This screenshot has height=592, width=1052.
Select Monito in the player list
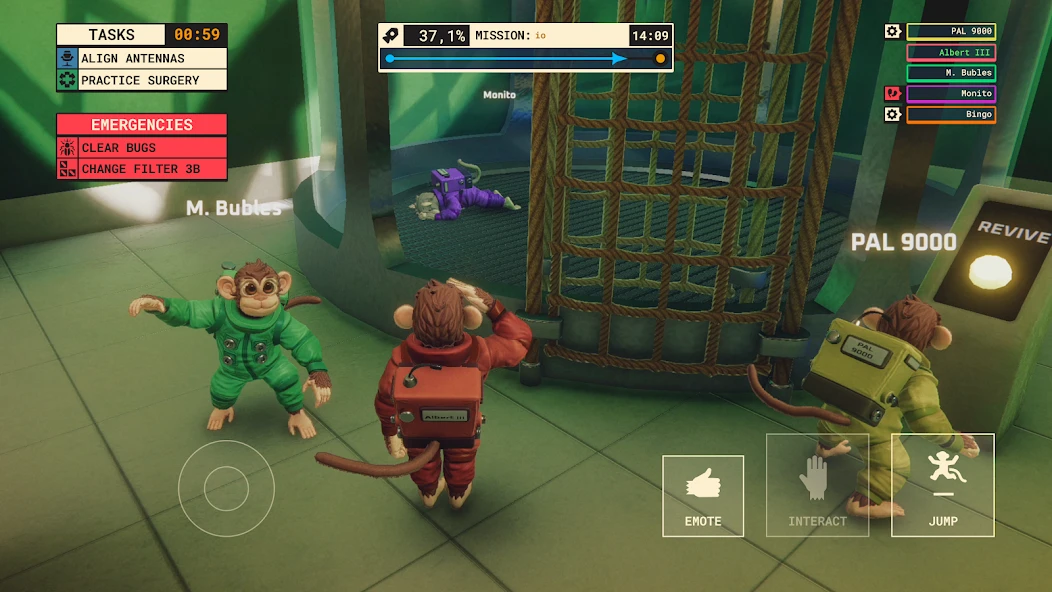[x=951, y=94]
